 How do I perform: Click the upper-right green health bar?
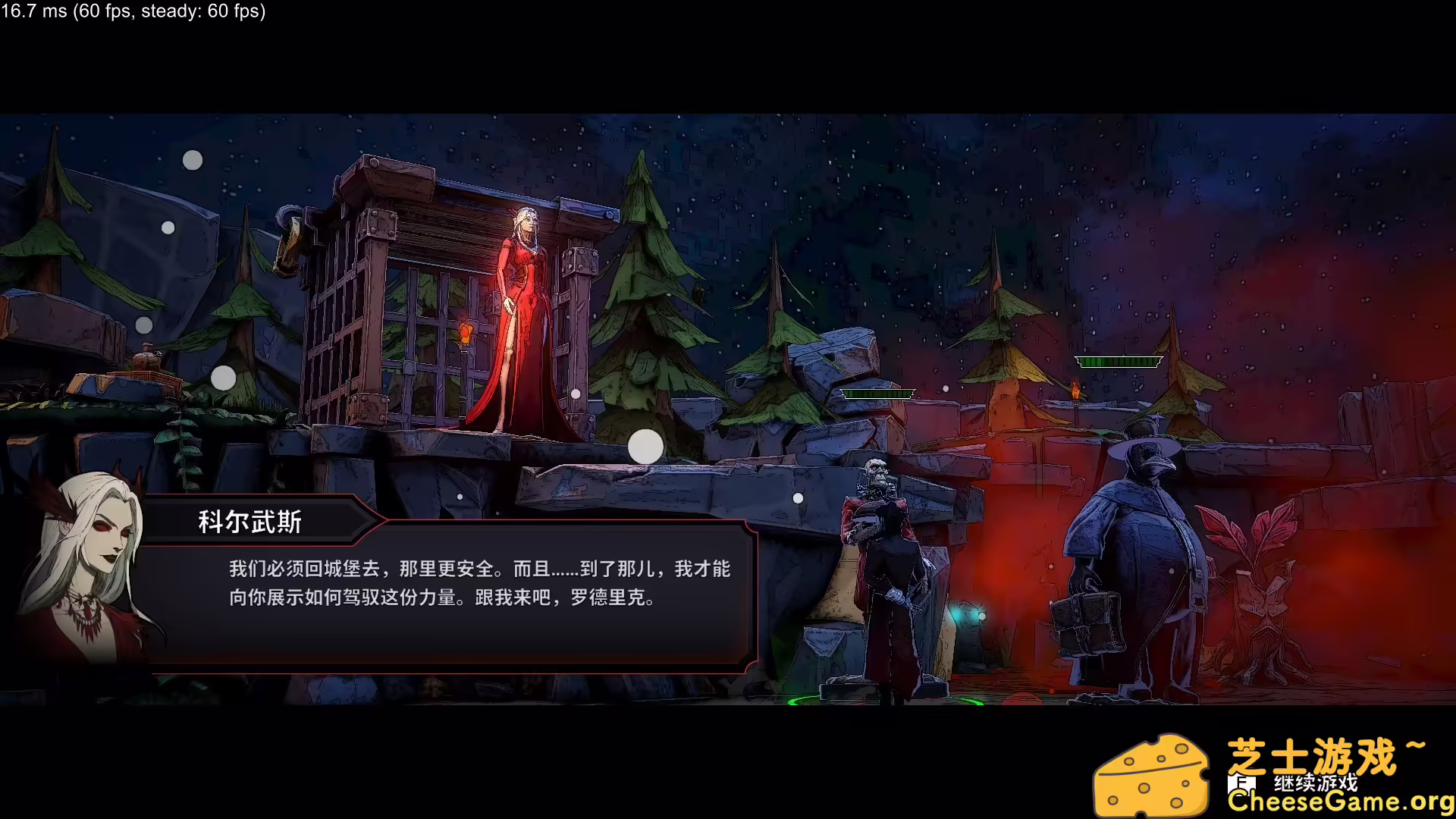point(1118,361)
